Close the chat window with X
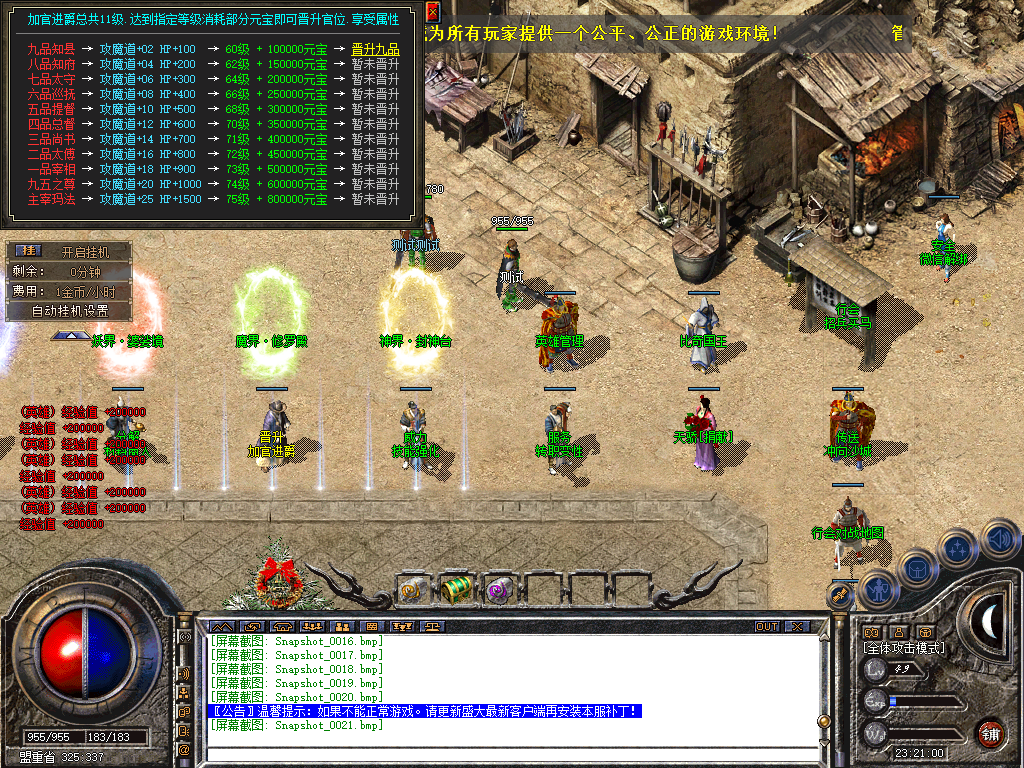This screenshot has width=1024, height=768. tap(796, 626)
